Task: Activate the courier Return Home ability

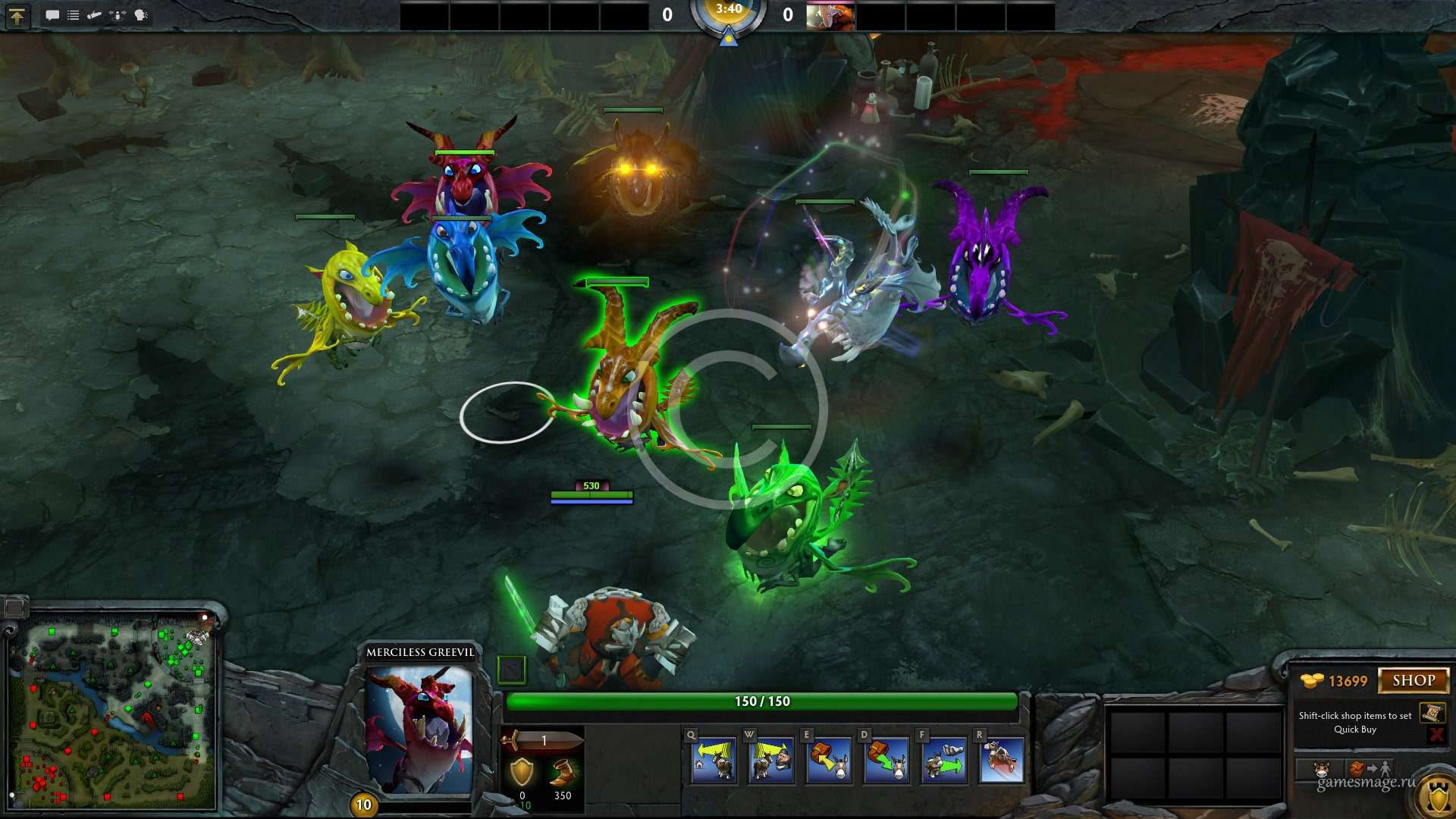Action: pyautogui.click(x=714, y=761)
